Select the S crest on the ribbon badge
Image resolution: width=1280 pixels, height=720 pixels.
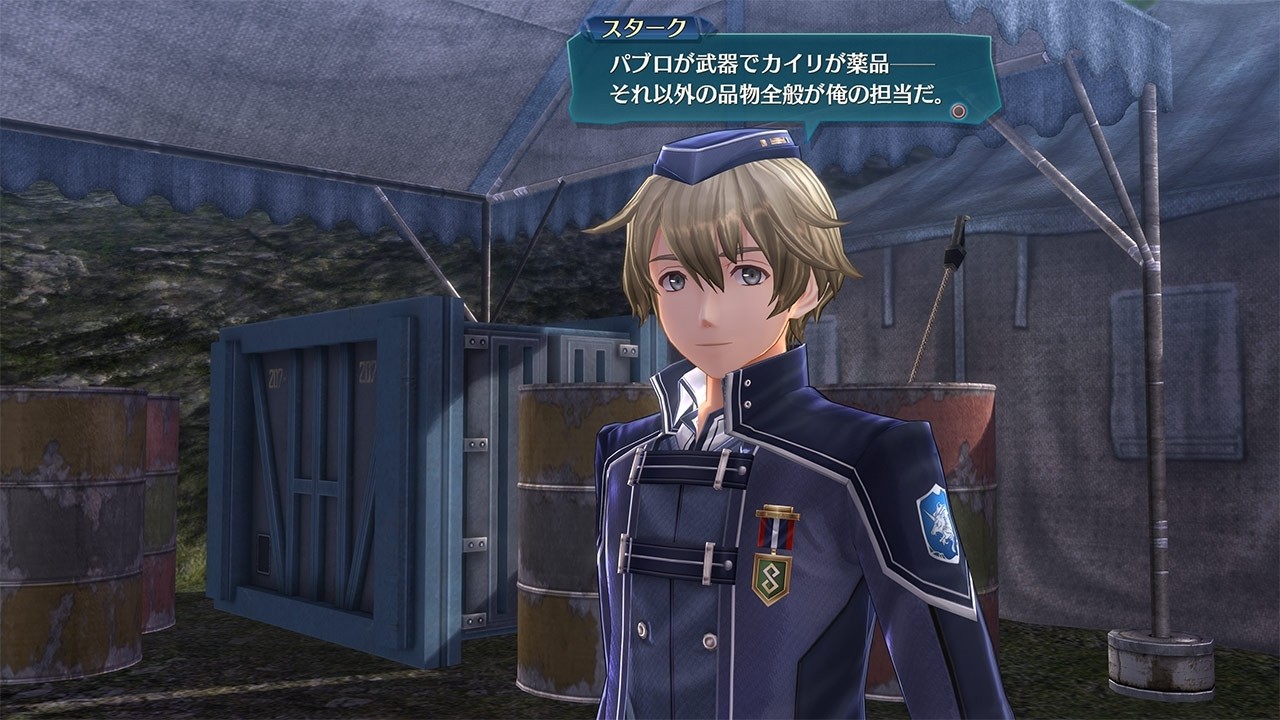(x=772, y=578)
